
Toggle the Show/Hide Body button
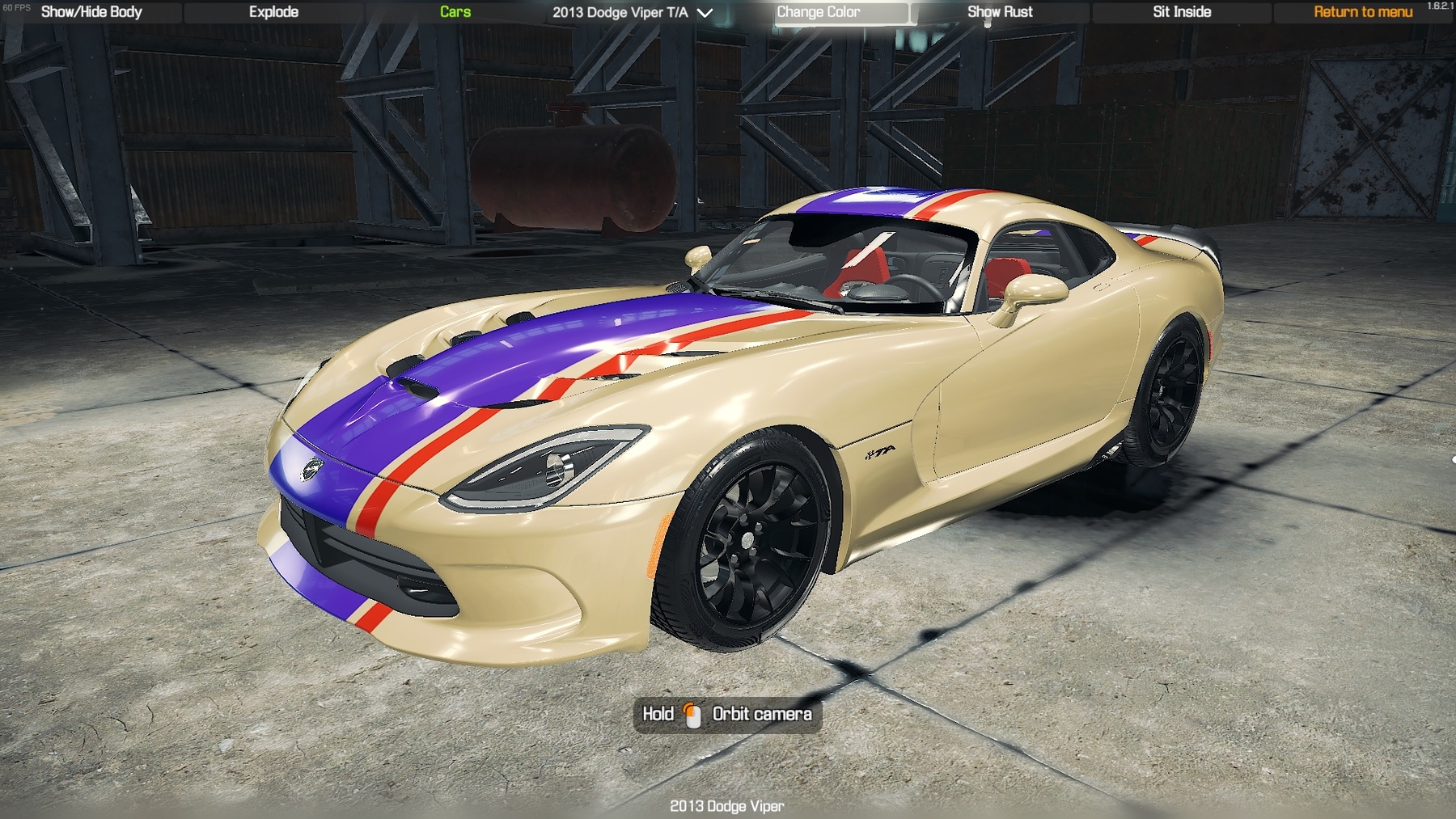[x=91, y=12]
